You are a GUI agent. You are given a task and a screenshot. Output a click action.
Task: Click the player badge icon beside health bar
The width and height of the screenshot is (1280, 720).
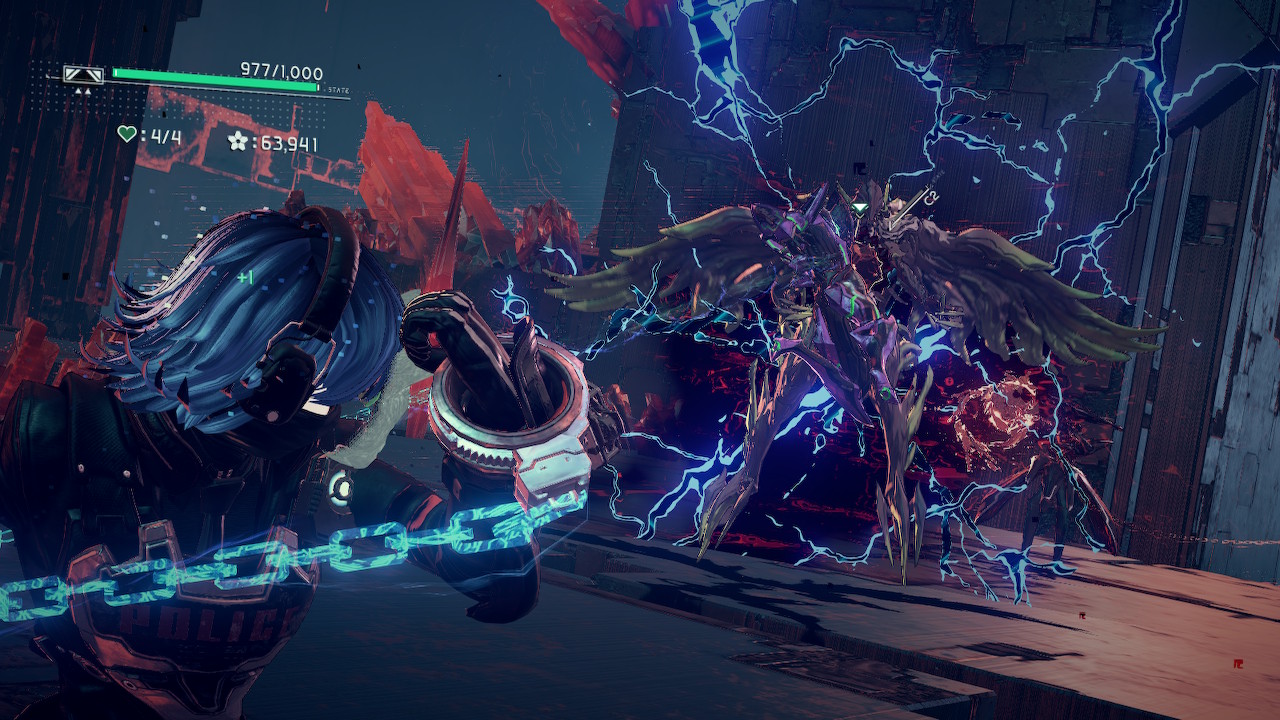[x=84, y=74]
